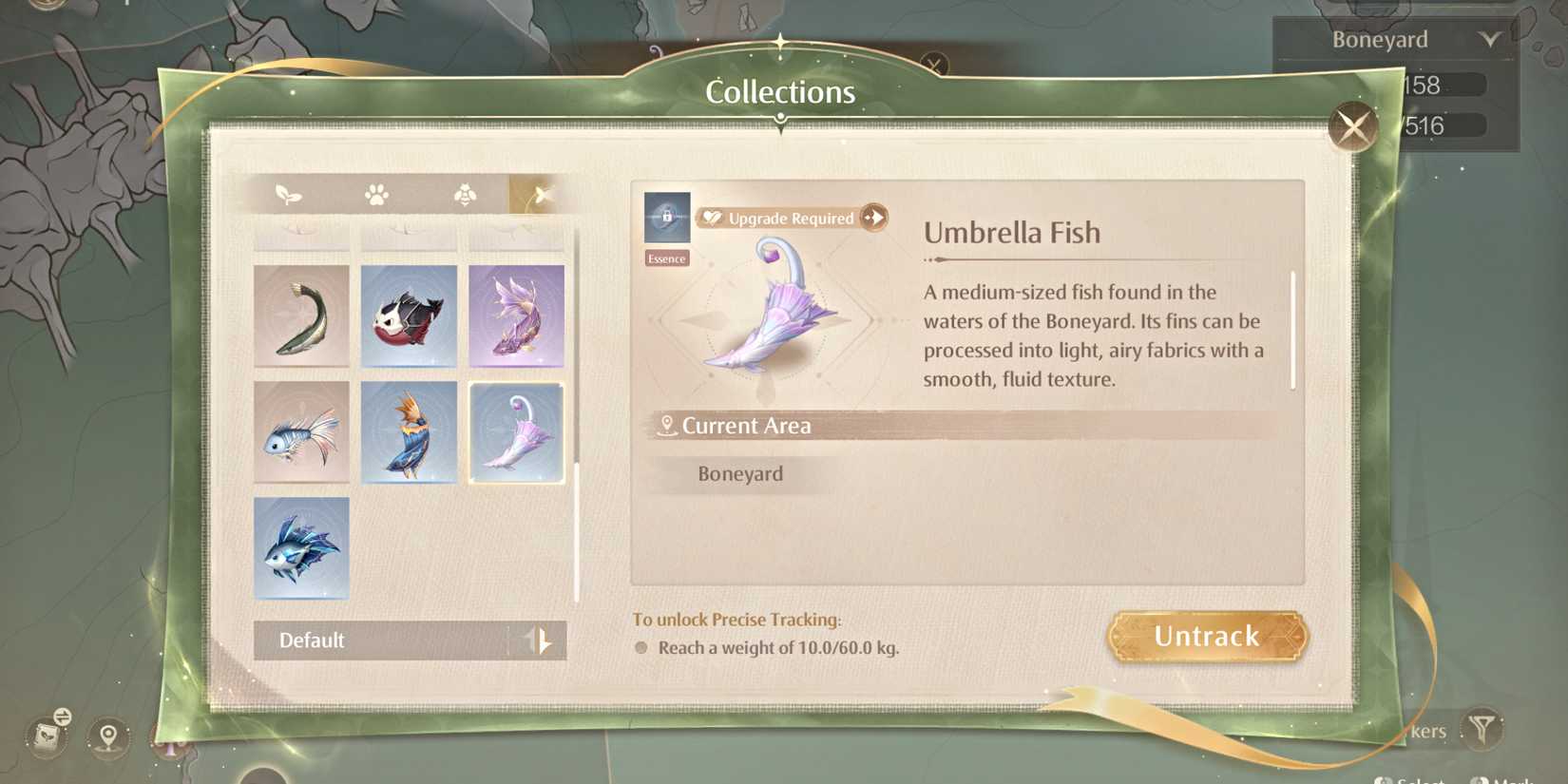Select the paw animal category icon
The image size is (1568, 784).
tap(375, 194)
